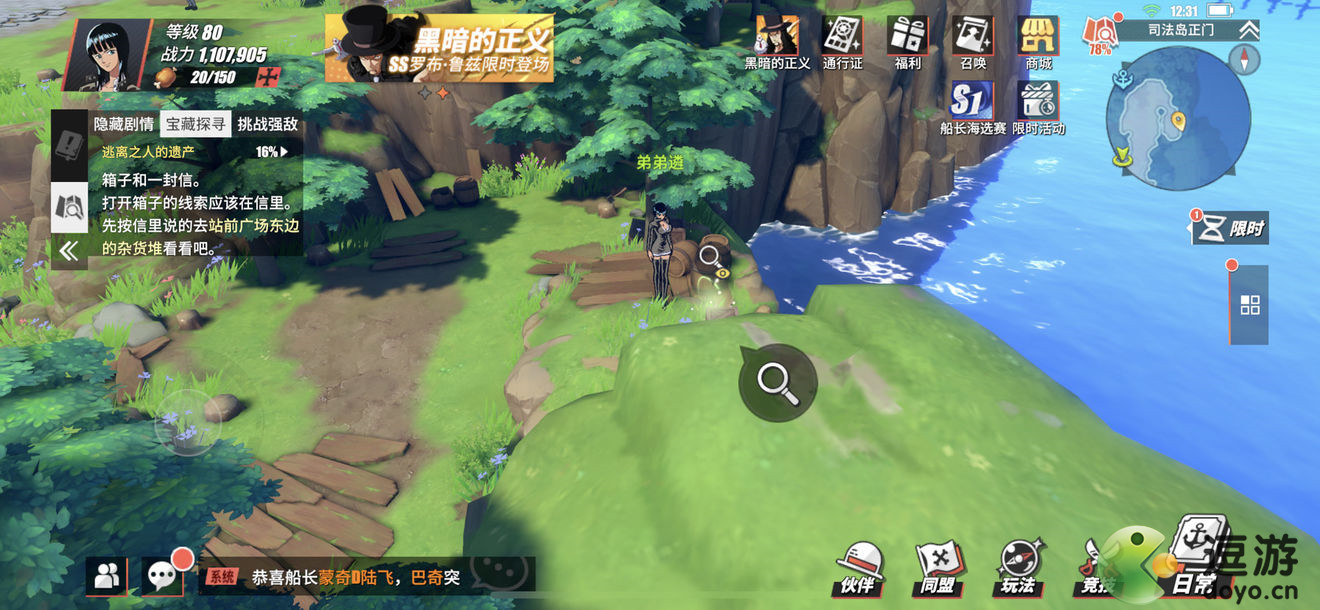Open the 玩法 gameplay menu
Screen dimensions: 1320x610
[x=1018, y=569]
